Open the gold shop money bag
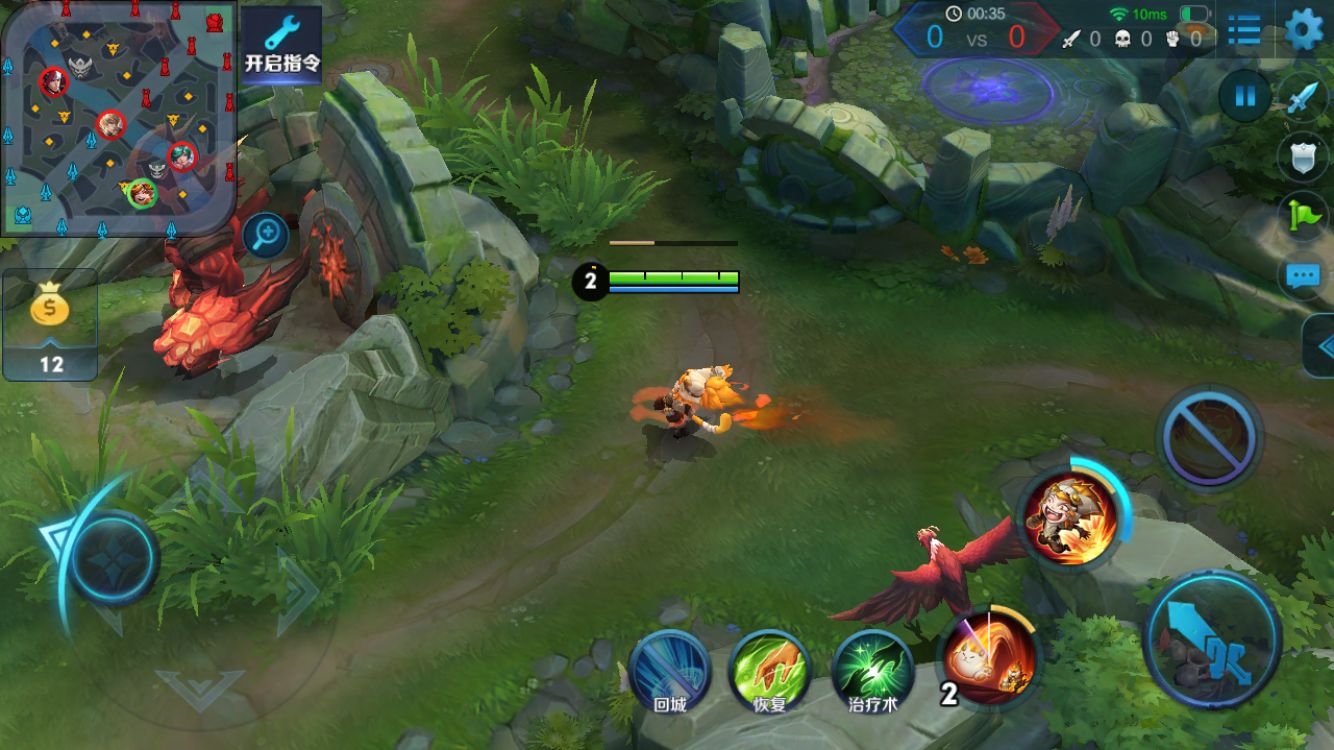This screenshot has height=750, width=1334. (x=50, y=325)
